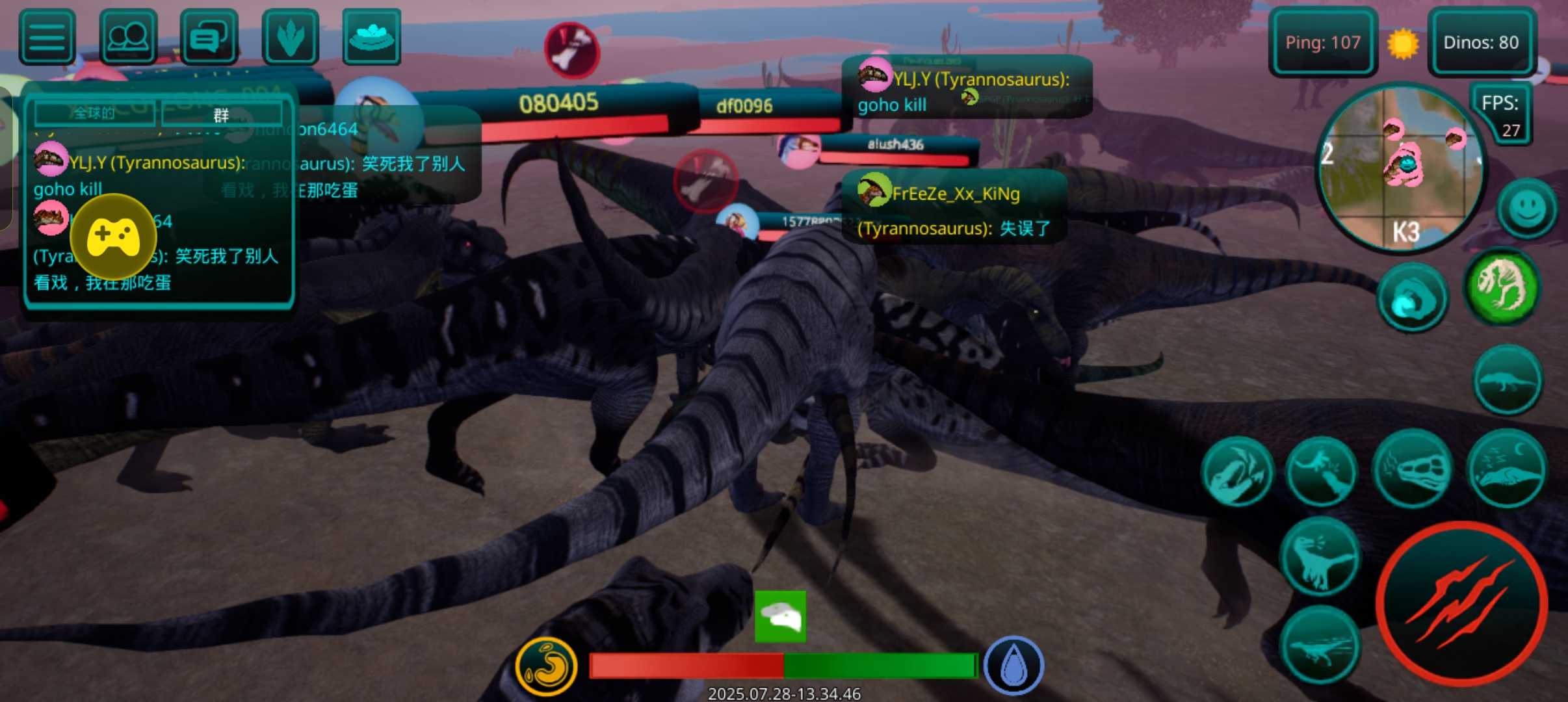Screen dimensions: 1568x702
Task: Open the smiley emote button
Action: click(x=1526, y=209)
